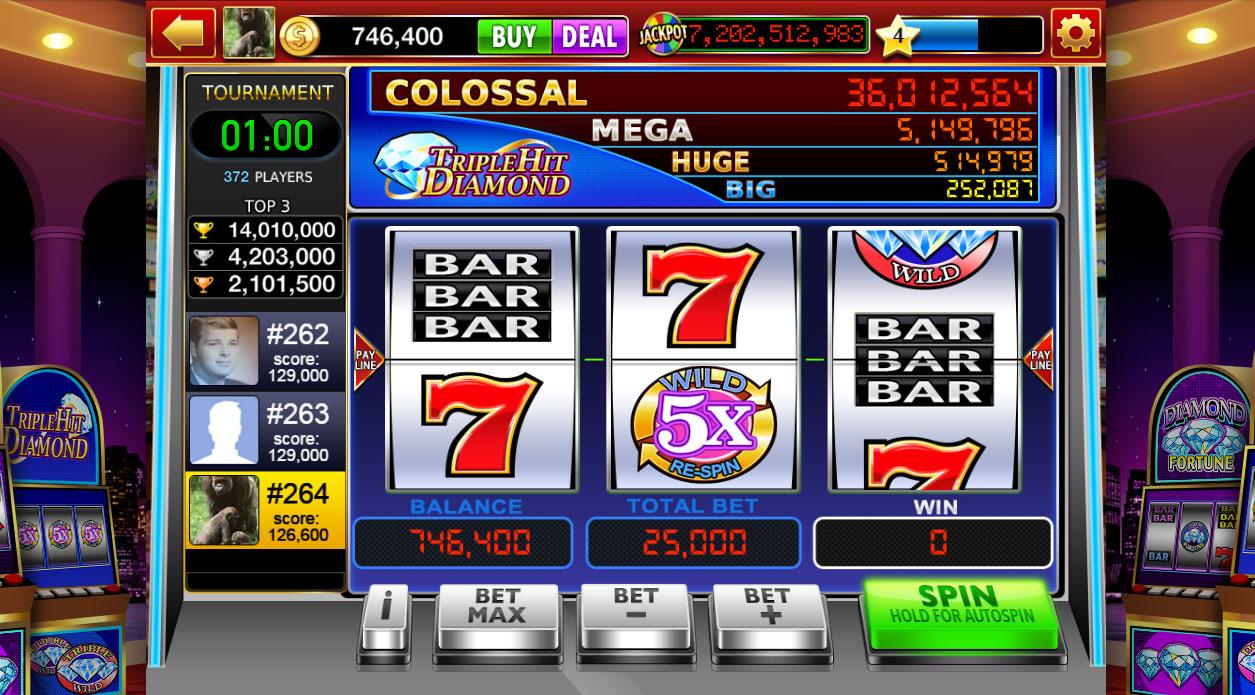Show the paytable info button
The image size is (1255, 695).
[x=385, y=618]
